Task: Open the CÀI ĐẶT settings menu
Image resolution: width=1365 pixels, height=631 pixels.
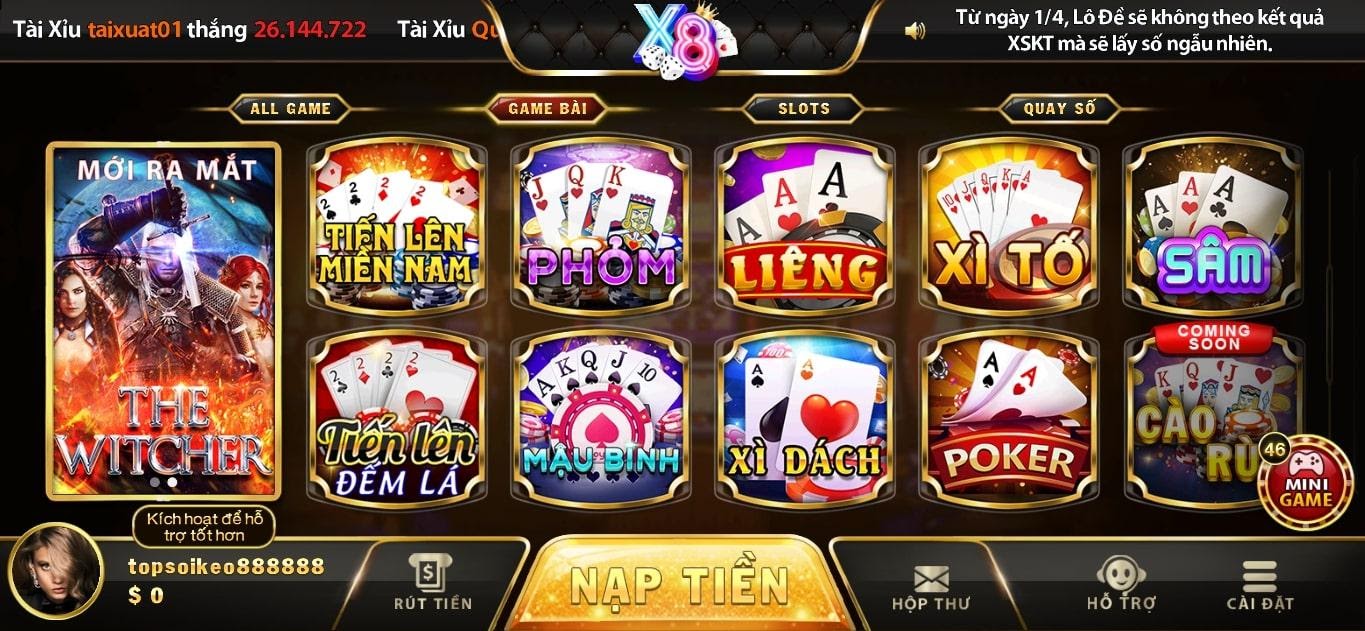Action: 1260,585
